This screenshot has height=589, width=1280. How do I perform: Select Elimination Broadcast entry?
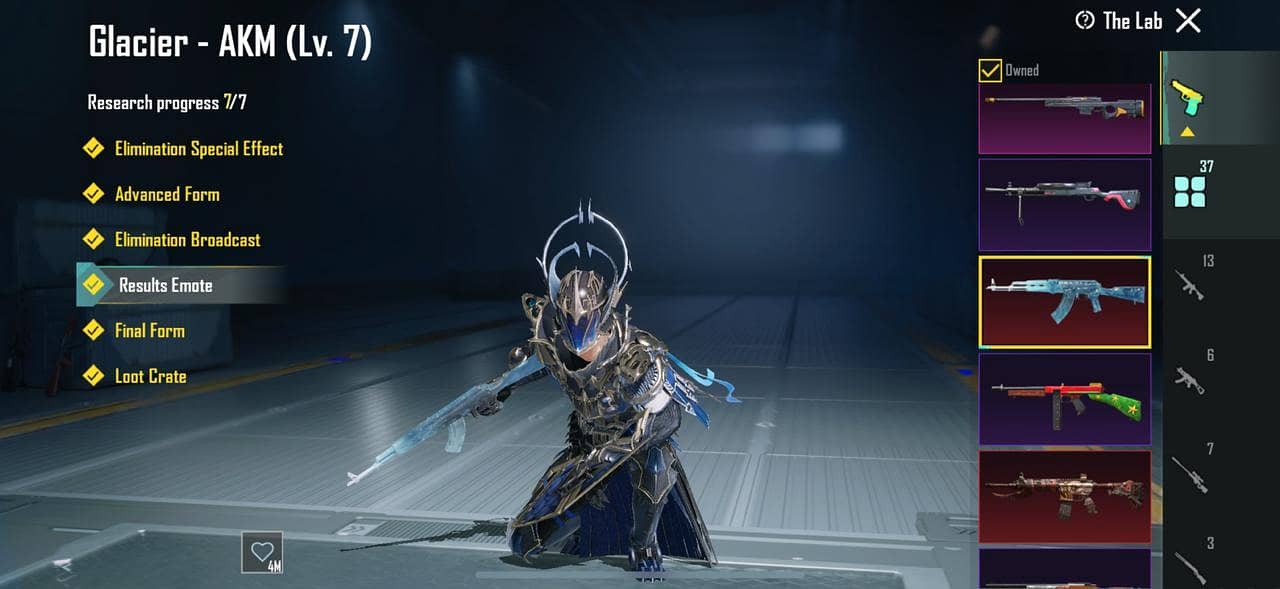[187, 240]
